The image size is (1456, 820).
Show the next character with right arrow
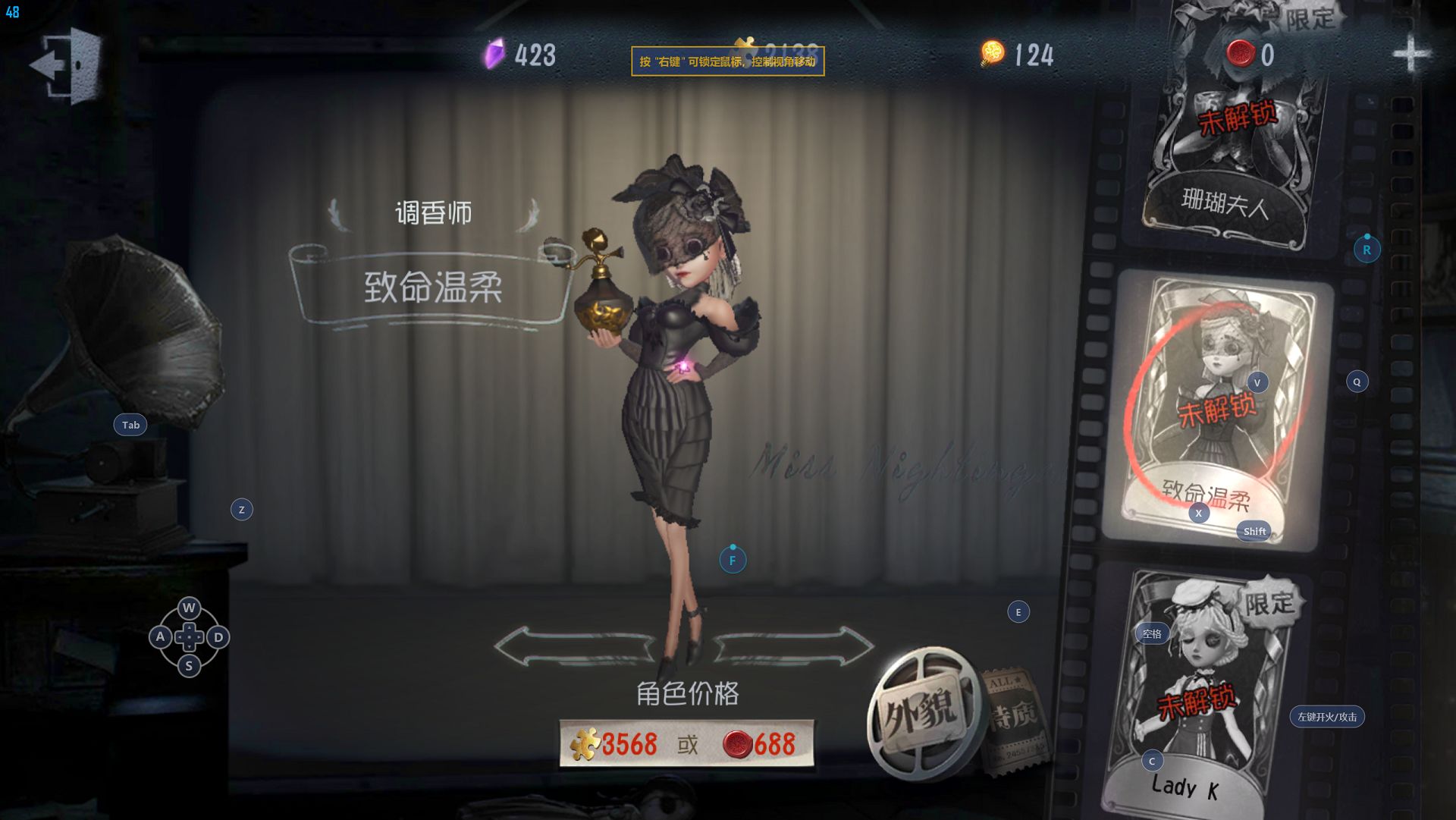[x=794, y=647]
